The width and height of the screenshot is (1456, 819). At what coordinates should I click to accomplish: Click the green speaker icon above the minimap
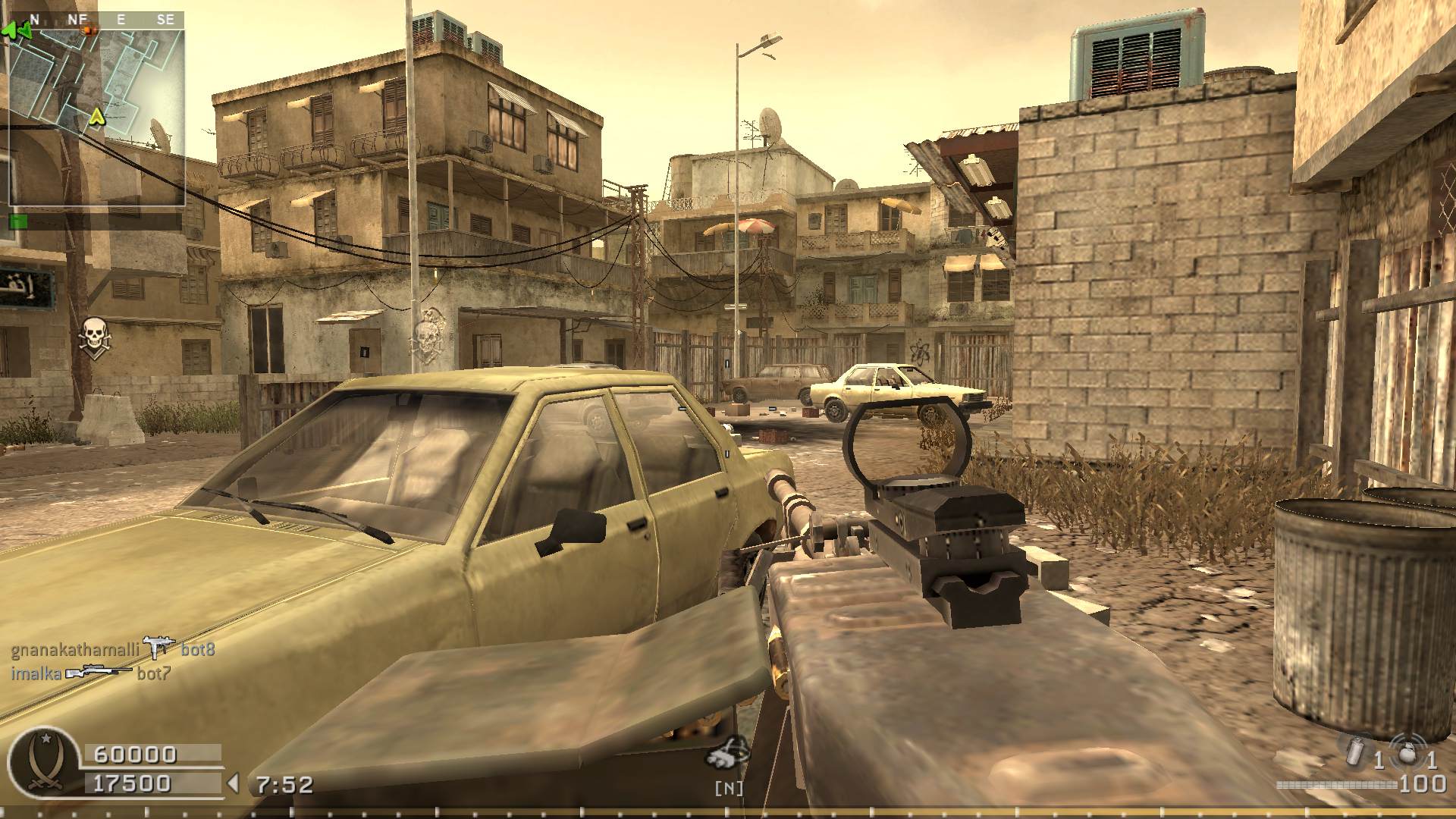coord(17,31)
